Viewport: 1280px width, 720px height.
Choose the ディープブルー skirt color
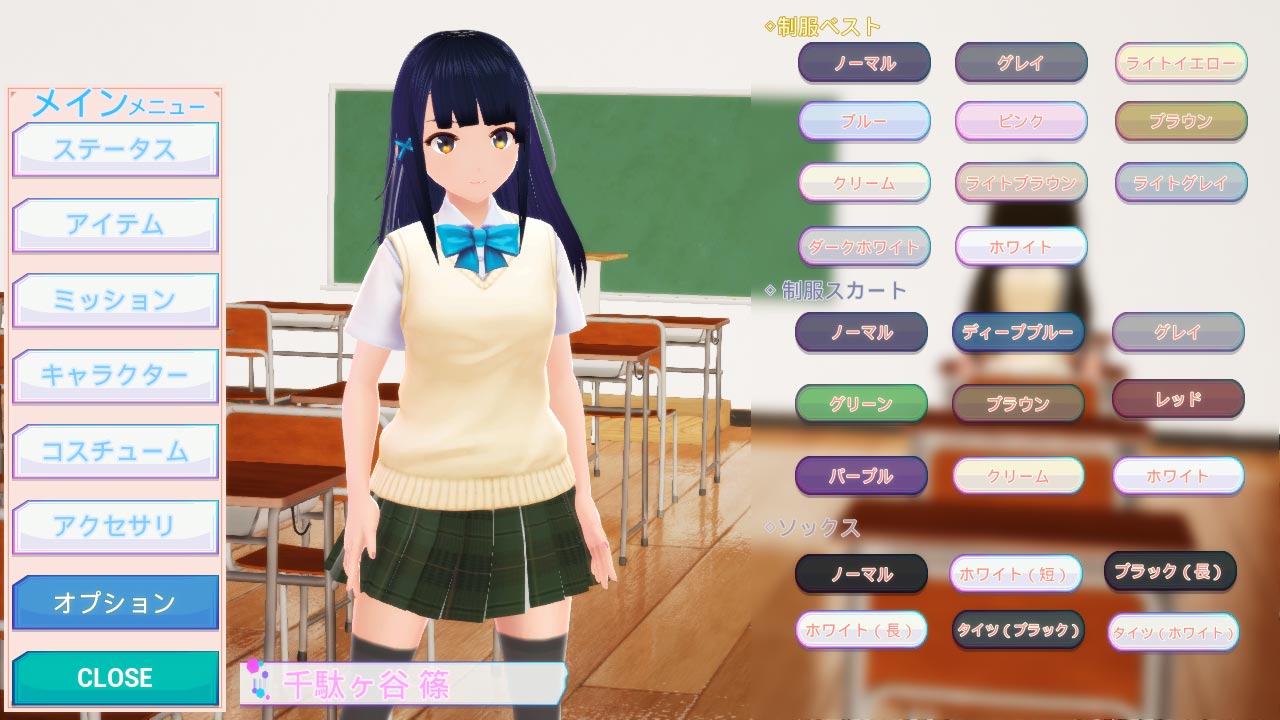1018,332
